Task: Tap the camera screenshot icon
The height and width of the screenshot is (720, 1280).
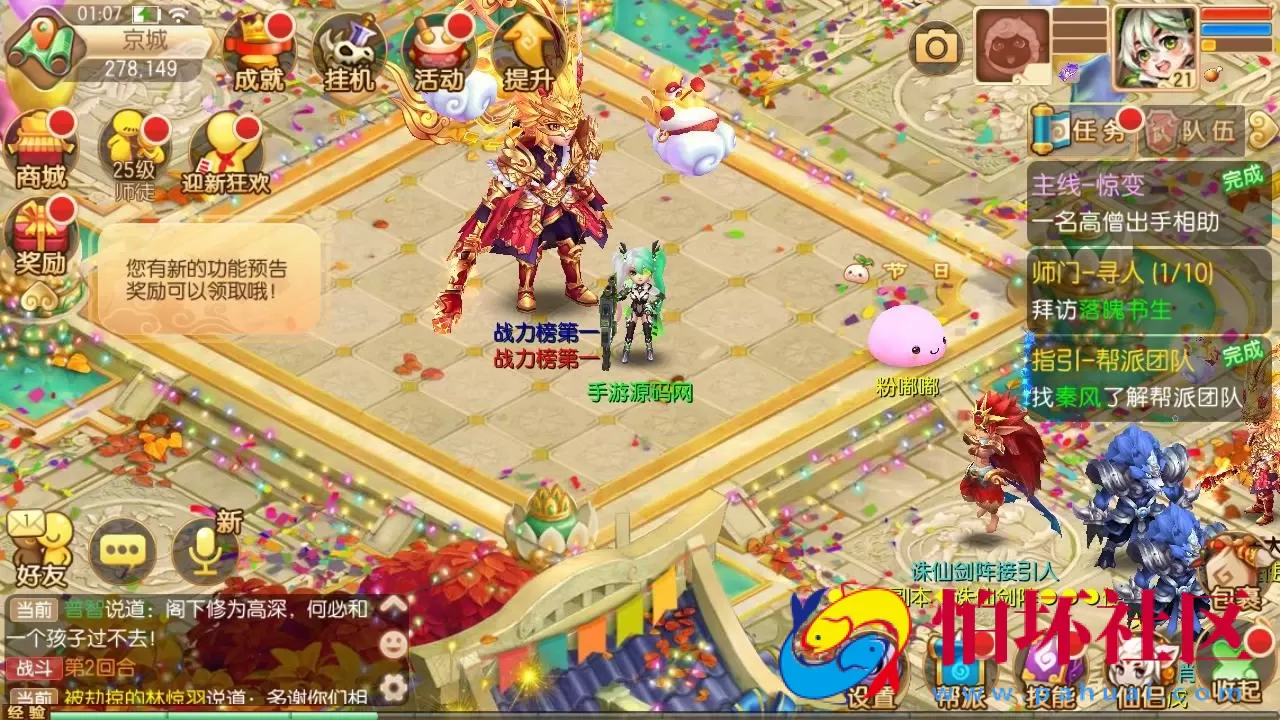Action: click(934, 44)
